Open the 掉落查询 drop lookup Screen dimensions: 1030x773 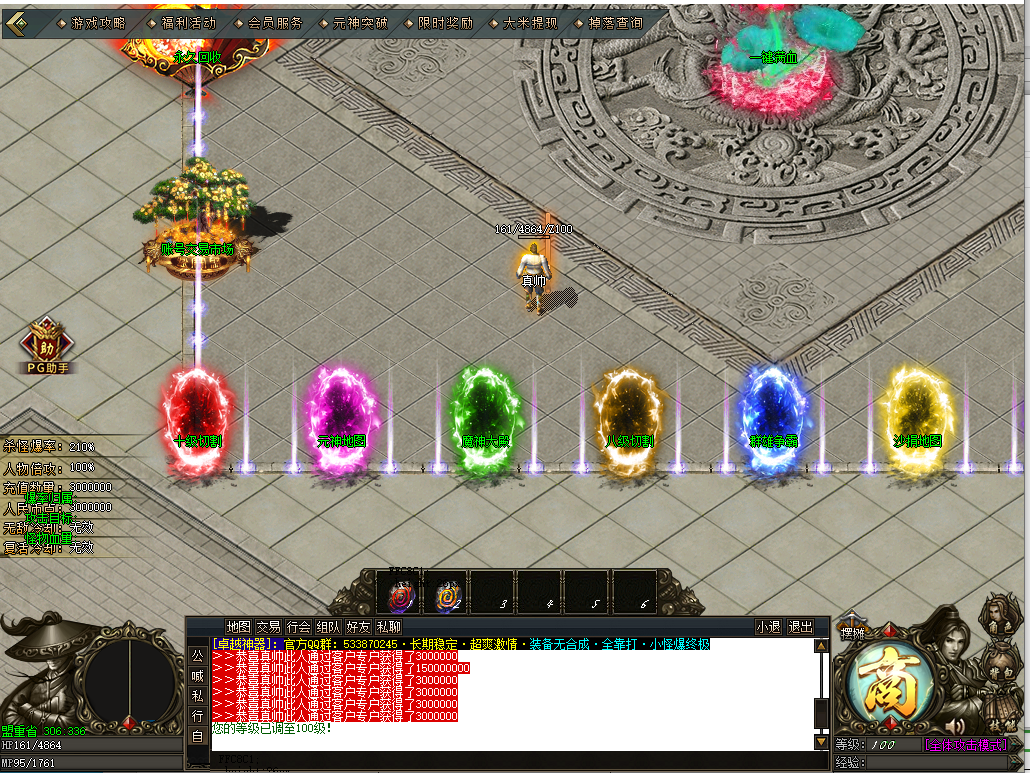click(616, 22)
